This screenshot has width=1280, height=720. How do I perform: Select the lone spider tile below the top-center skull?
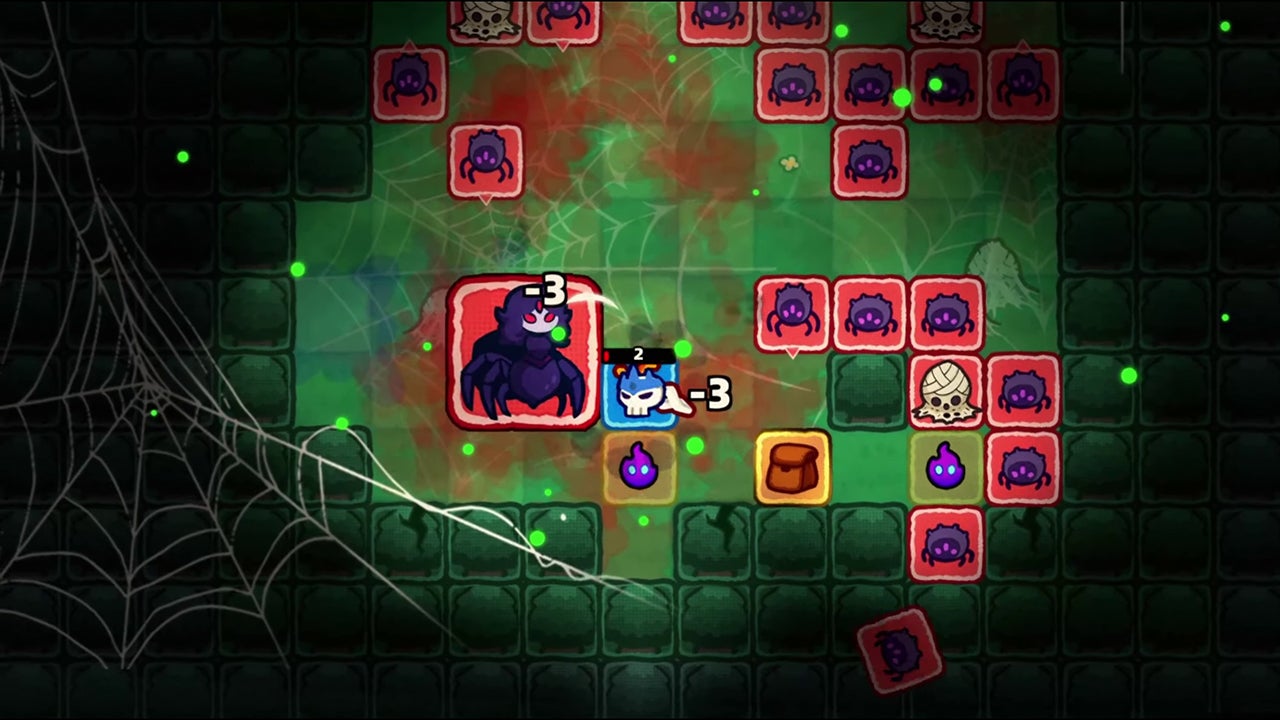point(487,160)
